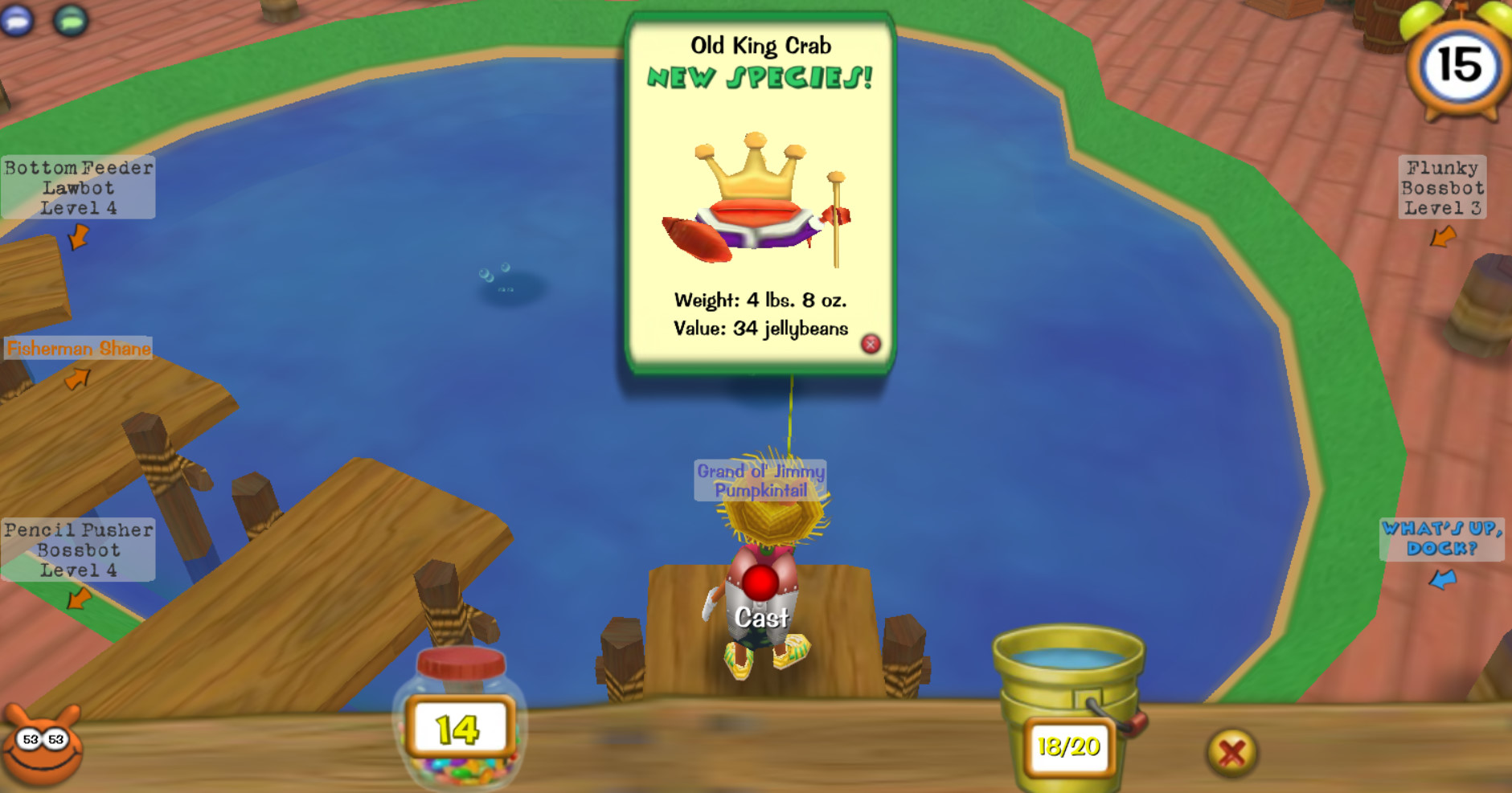Image resolution: width=1512 pixels, height=793 pixels.
Task: Click the Pencil Pusher Bossbot label
Action: tap(78, 550)
